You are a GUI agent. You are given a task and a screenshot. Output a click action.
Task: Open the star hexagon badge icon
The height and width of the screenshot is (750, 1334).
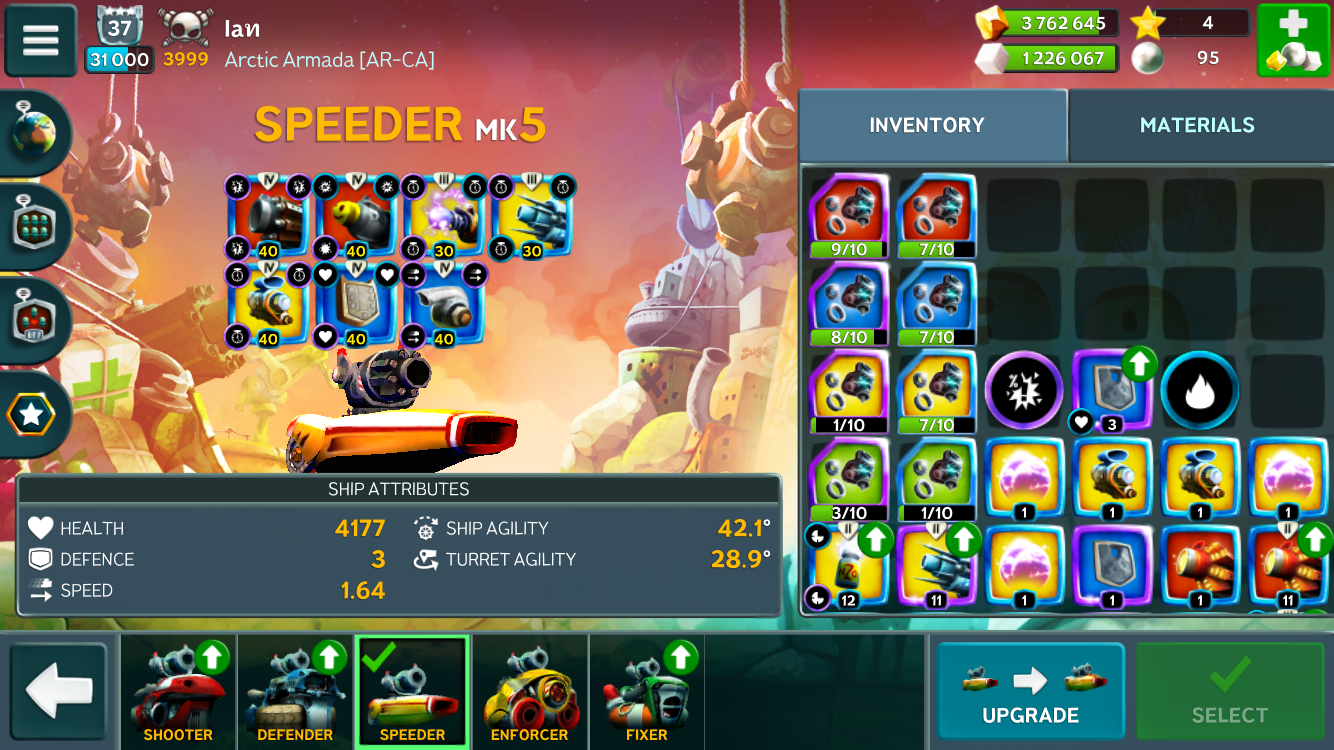[33, 414]
